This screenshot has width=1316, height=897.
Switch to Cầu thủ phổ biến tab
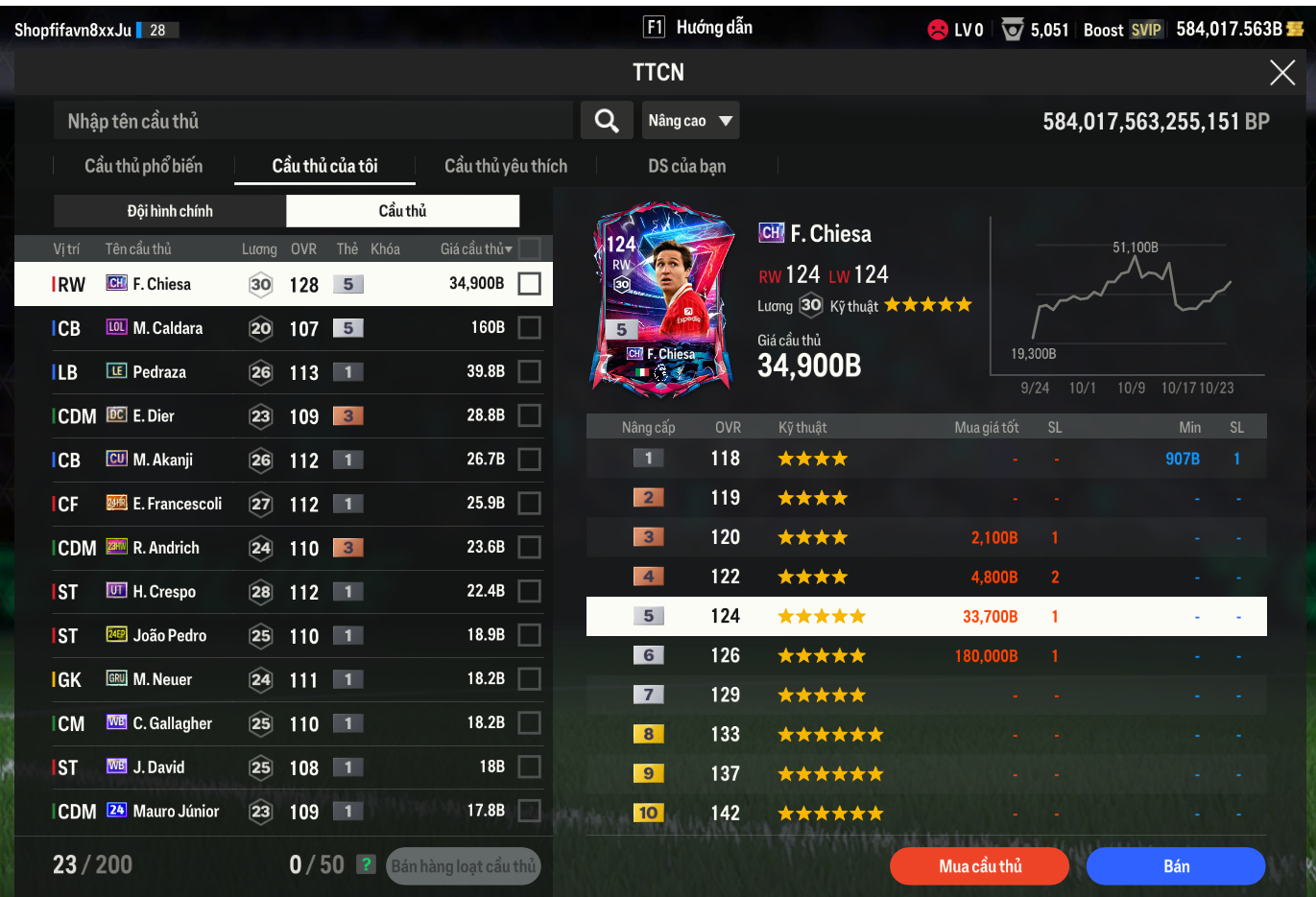(144, 166)
